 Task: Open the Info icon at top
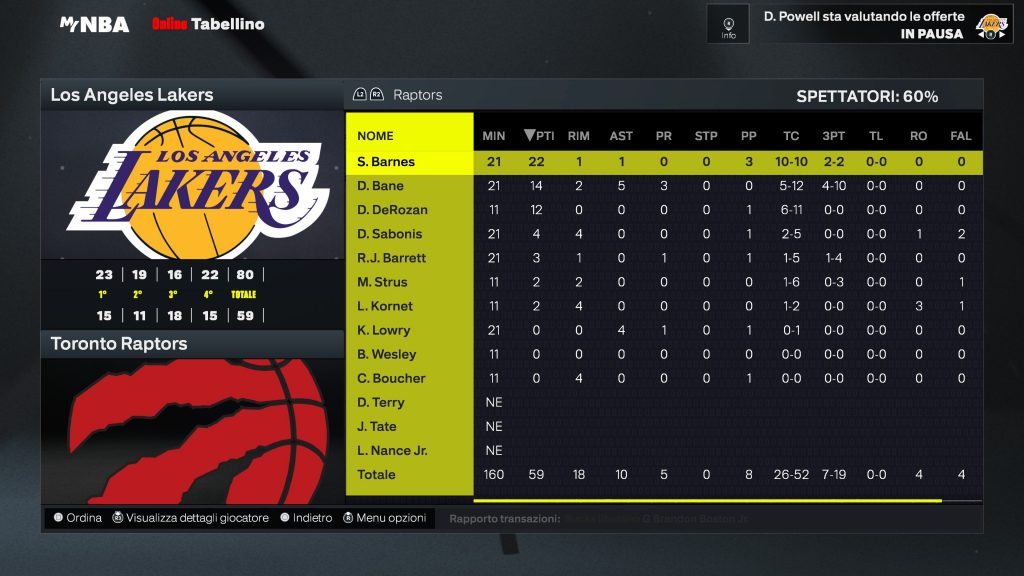728,24
